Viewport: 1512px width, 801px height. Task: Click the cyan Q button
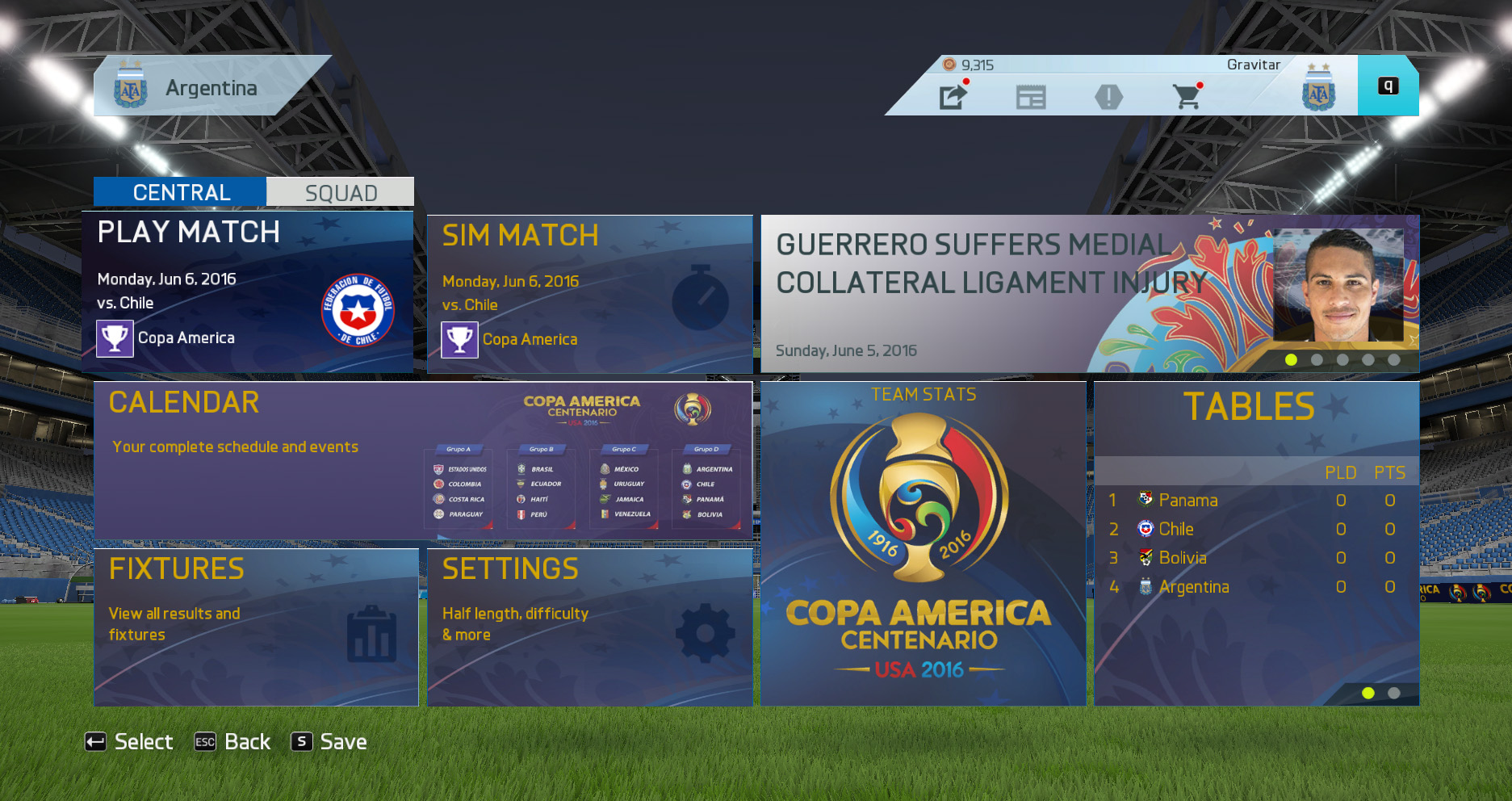click(x=1388, y=86)
